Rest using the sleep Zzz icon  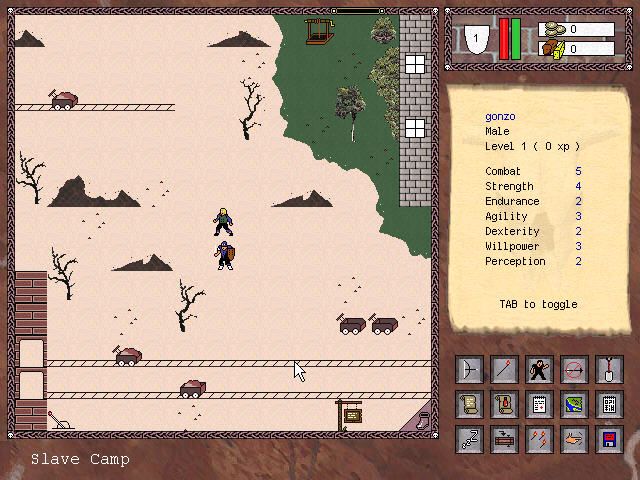coord(470,439)
